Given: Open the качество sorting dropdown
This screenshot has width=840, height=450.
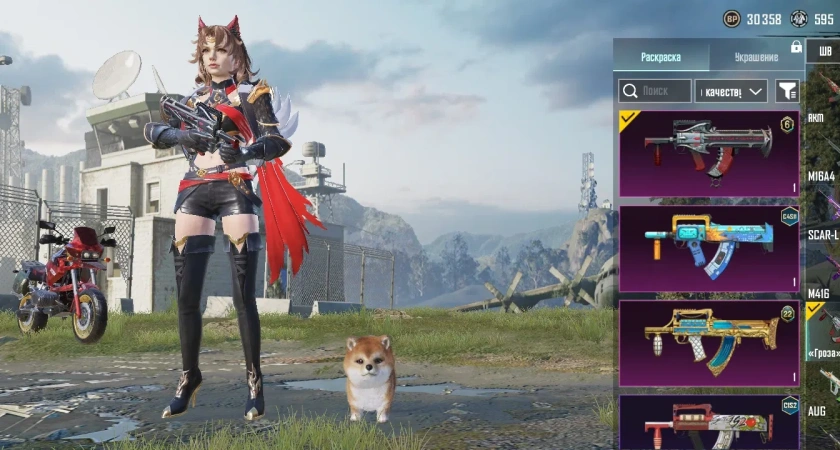Looking at the screenshot, I should click(x=730, y=91).
